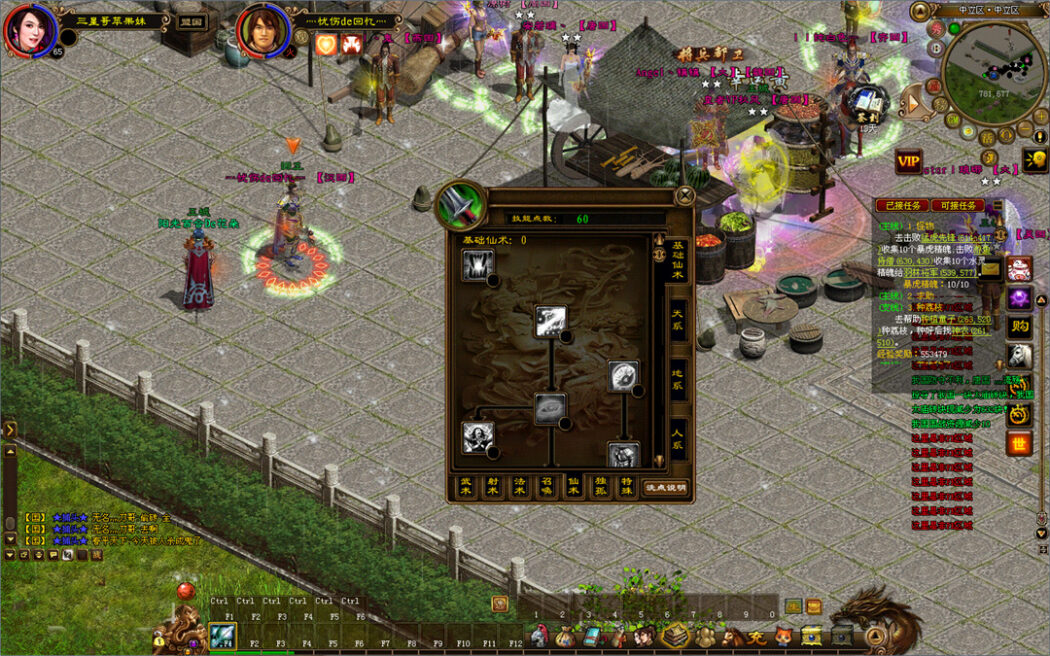This screenshot has height=656, width=1050.
Task: Open the 武术 skill category tab
Action: [466, 488]
